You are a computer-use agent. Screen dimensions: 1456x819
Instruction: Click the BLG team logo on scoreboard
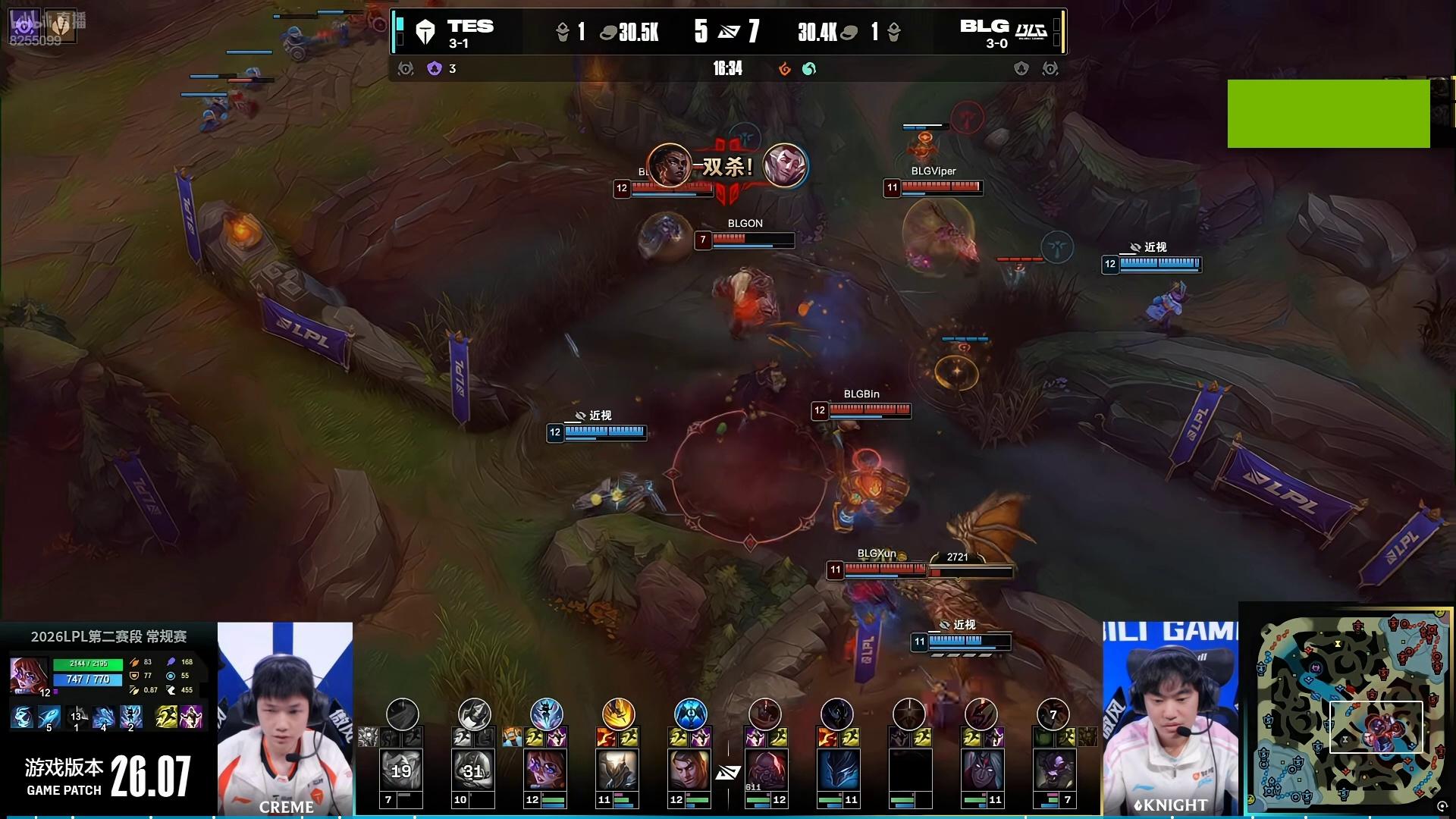tap(1031, 31)
